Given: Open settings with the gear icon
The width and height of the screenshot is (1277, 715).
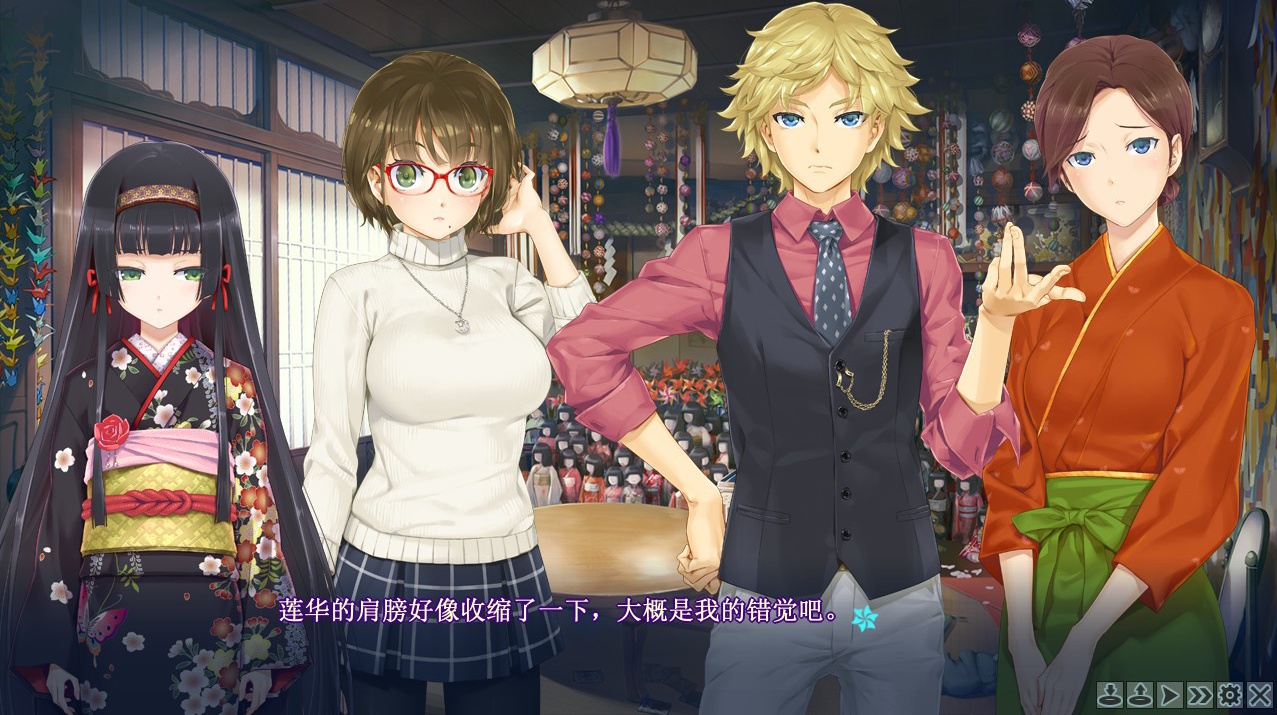Looking at the screenshot, I should [x=1229, y=694].
